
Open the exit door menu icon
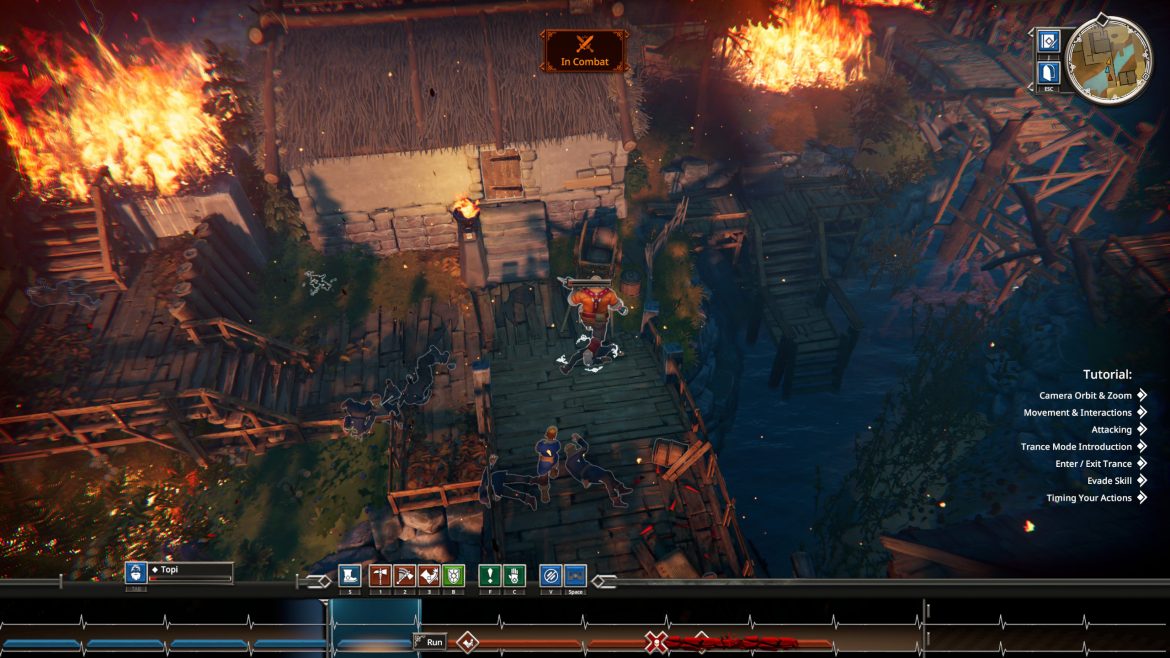point(1049,72)
